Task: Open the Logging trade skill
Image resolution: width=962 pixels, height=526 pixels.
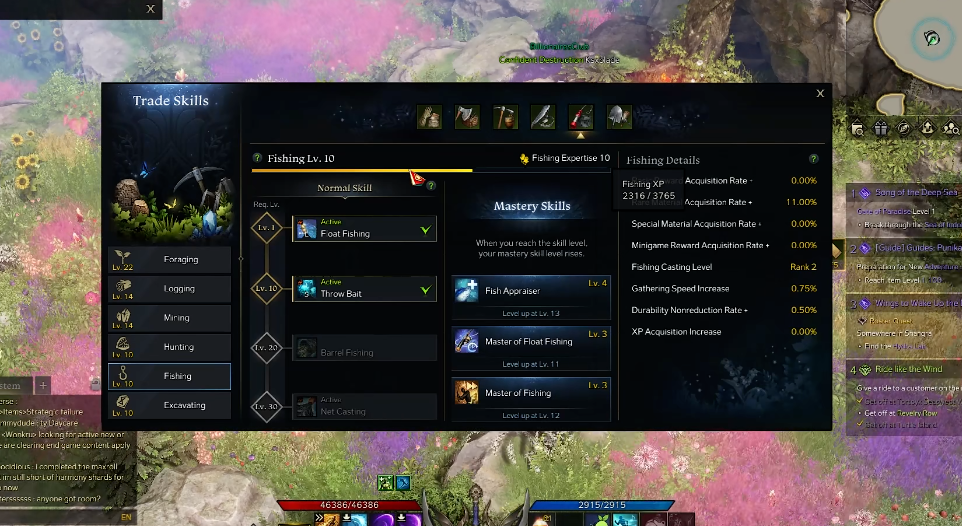Action: click(170, 289)
